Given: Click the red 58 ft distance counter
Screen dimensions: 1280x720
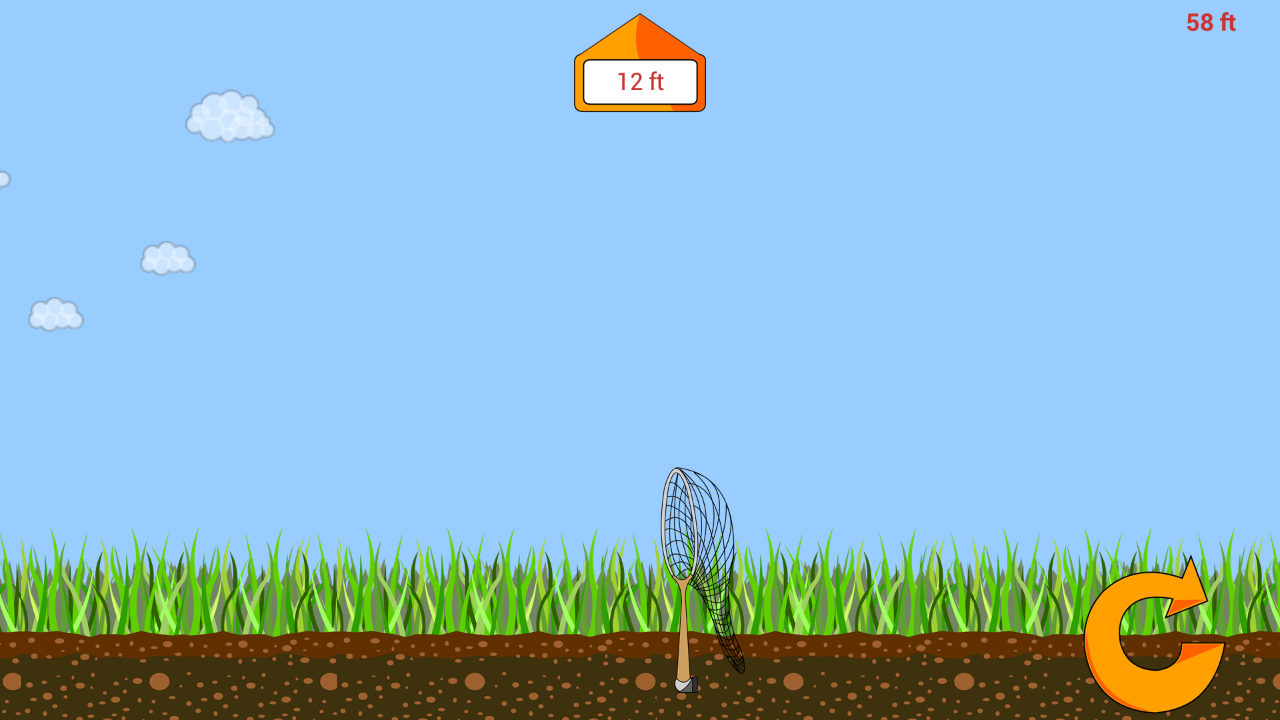Looking at the screenshot, I should (1209, 22).
